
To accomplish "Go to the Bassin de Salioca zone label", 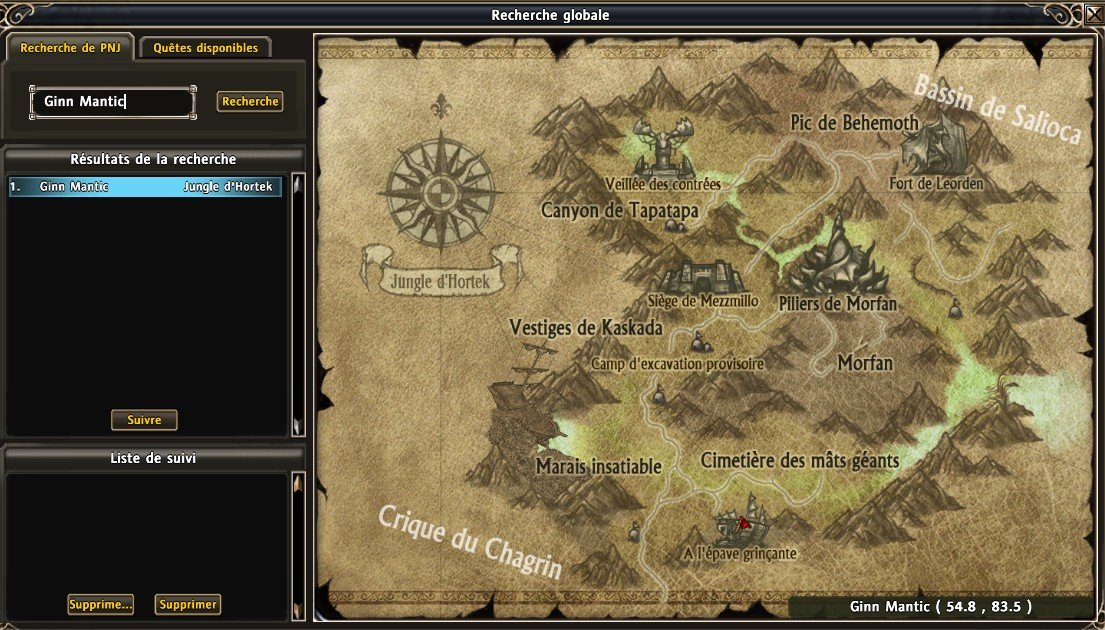I will click(x=997, y=110).
